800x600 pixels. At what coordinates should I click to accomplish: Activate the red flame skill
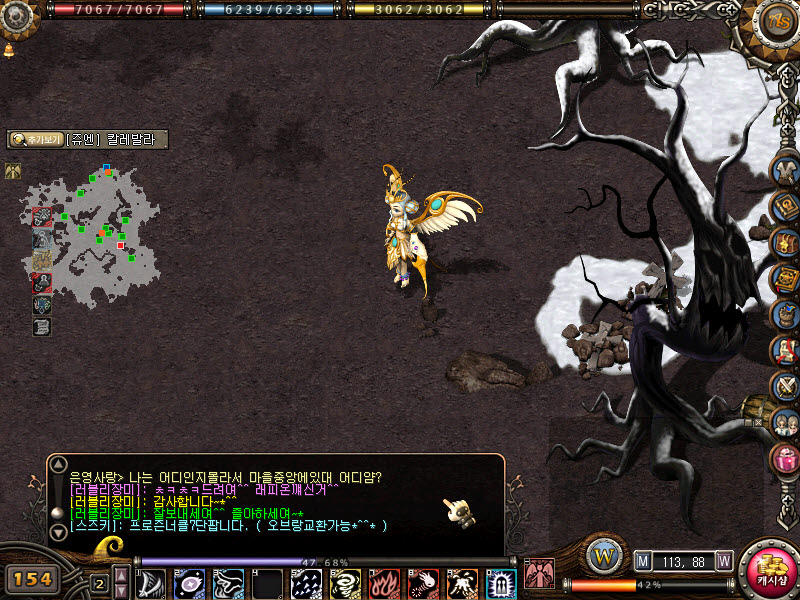coord(384,583)
